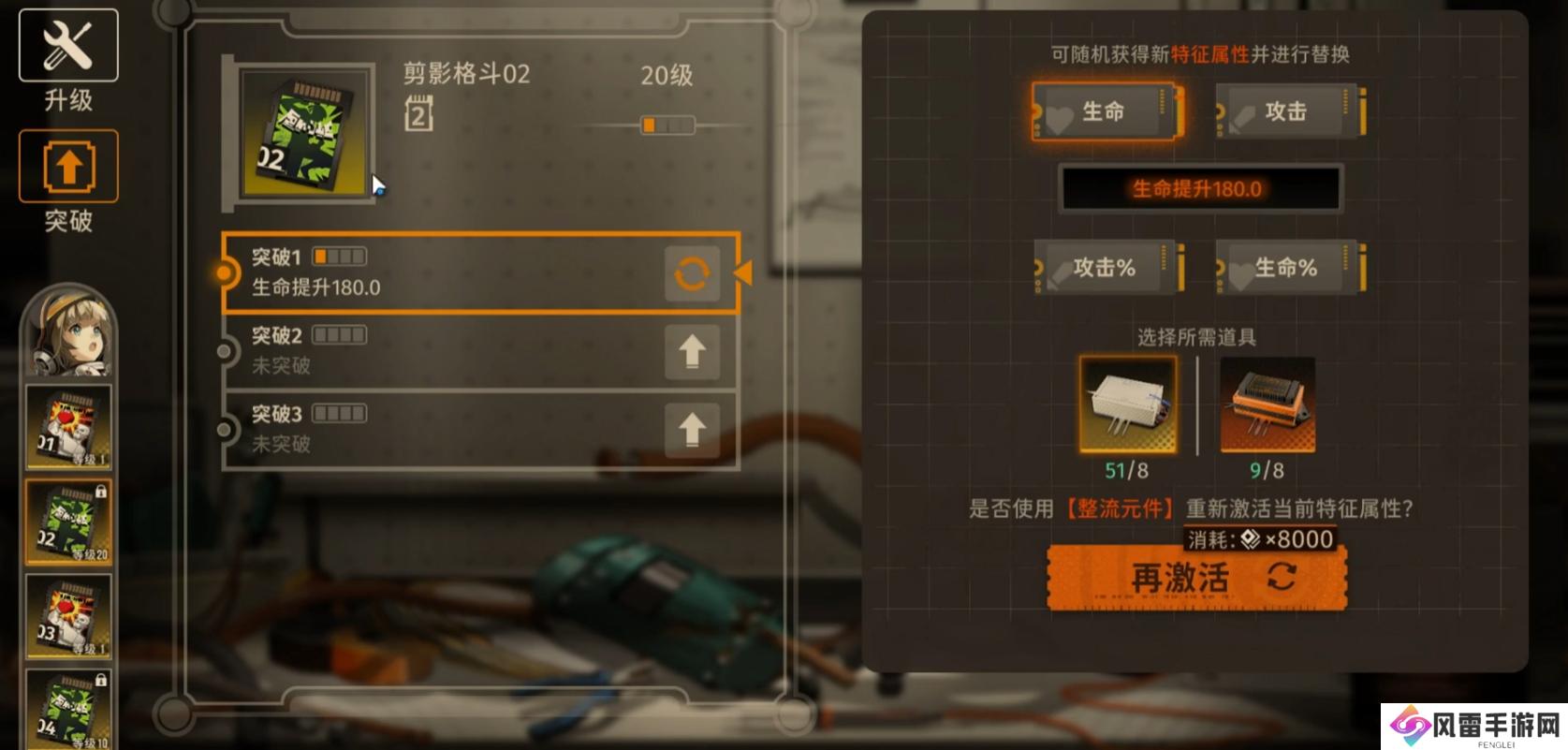Pick the orange component item
Screen dimensions: 1568x750
(x=1268, y=404)
